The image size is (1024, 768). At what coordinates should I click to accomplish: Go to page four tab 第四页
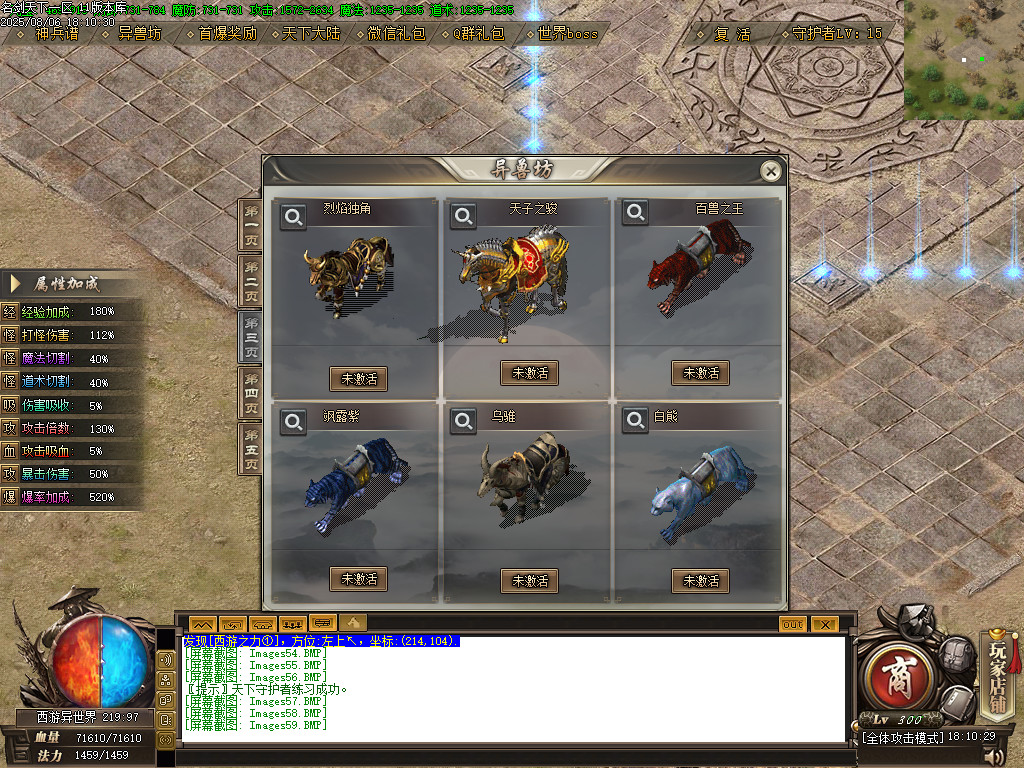click(x=251, y=393)
